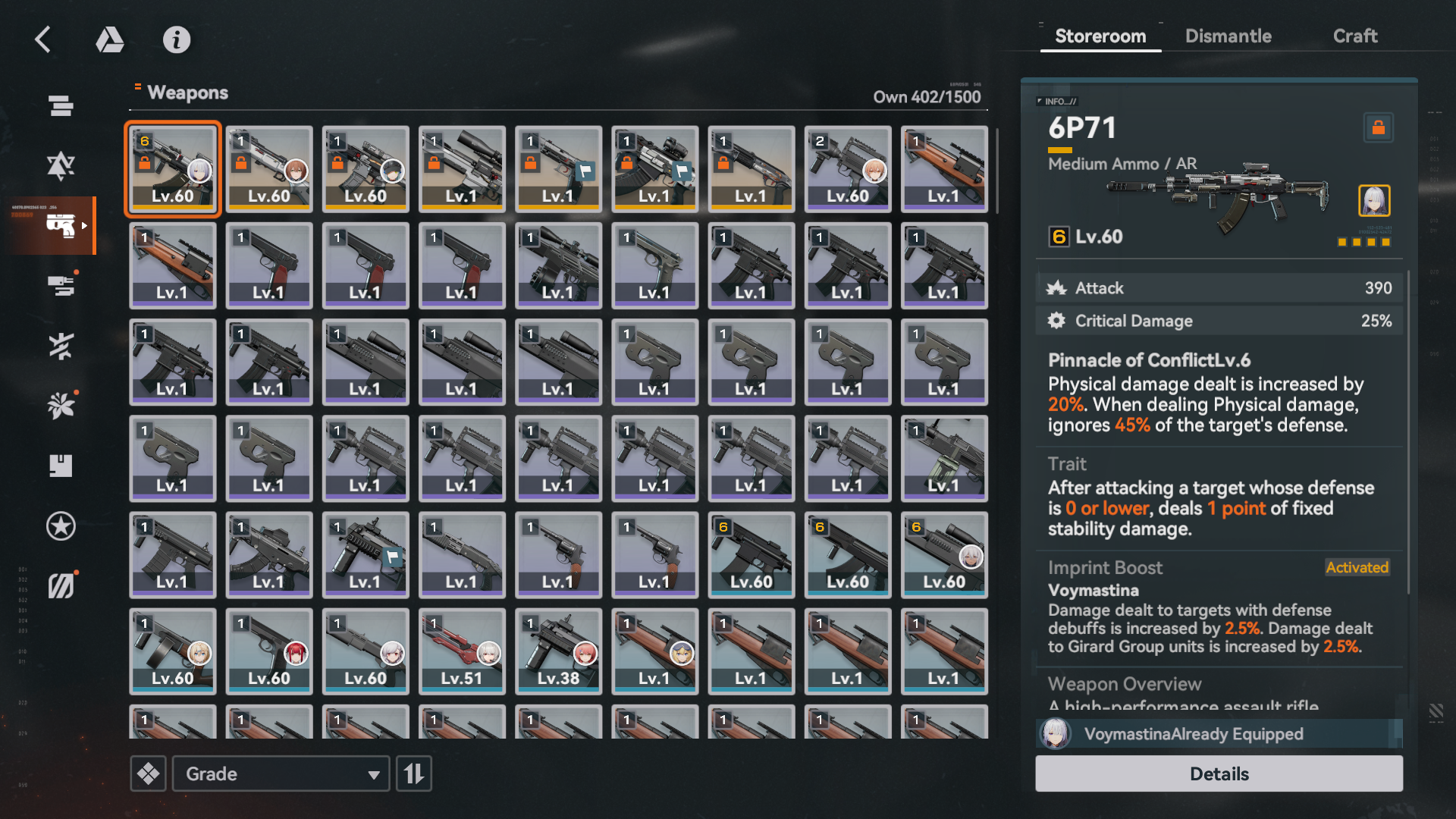Click the info icon at the top left
Image resolution: width=1456 pixels, height=819 pixels.
pos(177,40)
